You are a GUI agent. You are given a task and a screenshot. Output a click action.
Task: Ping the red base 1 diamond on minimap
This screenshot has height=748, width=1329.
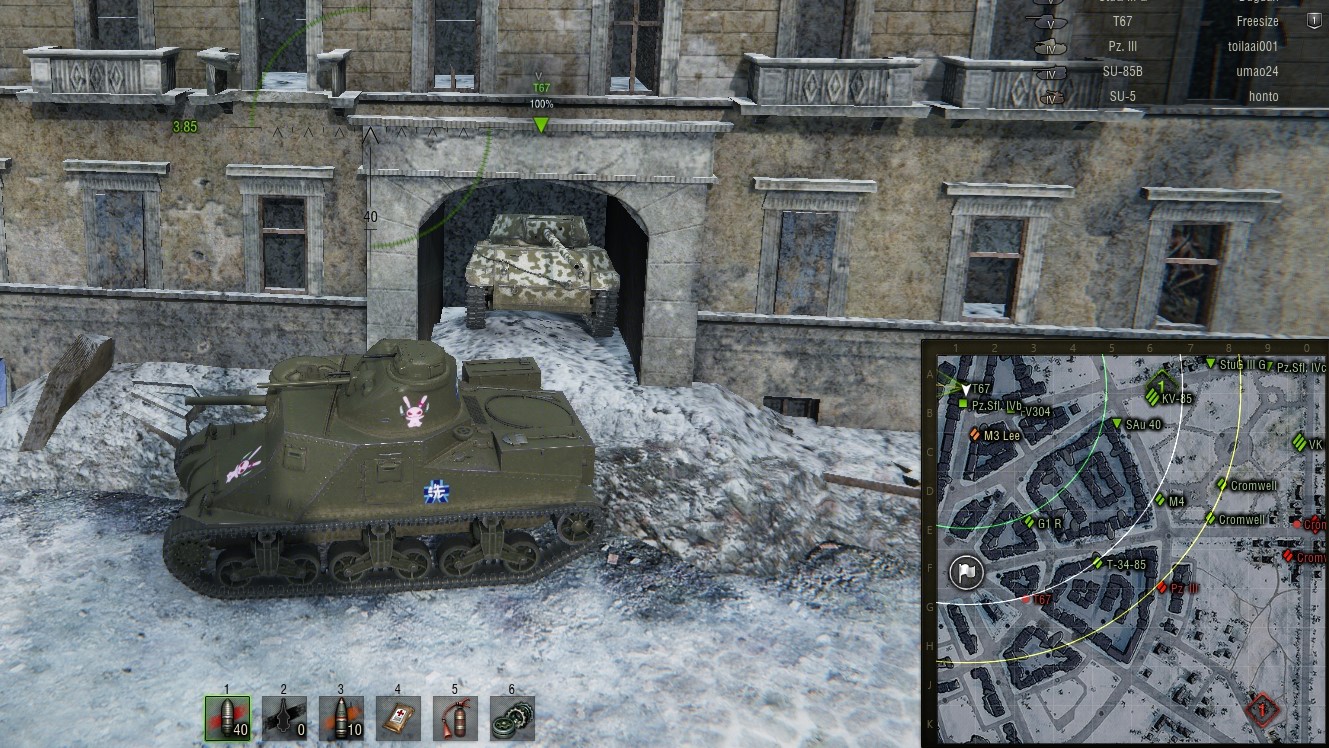(x=1263, y=709)
